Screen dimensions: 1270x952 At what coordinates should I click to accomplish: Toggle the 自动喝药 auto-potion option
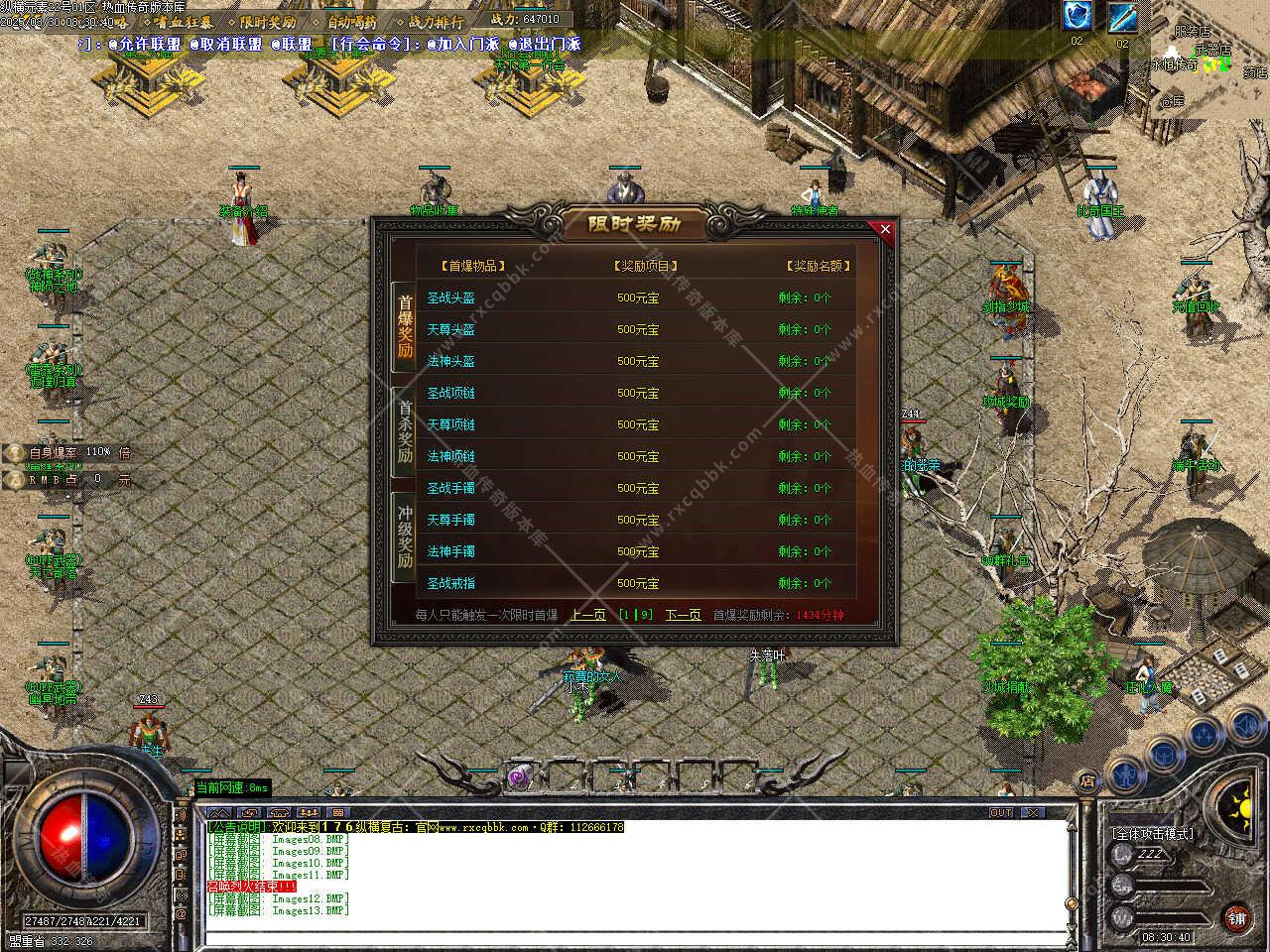(351, 21)
